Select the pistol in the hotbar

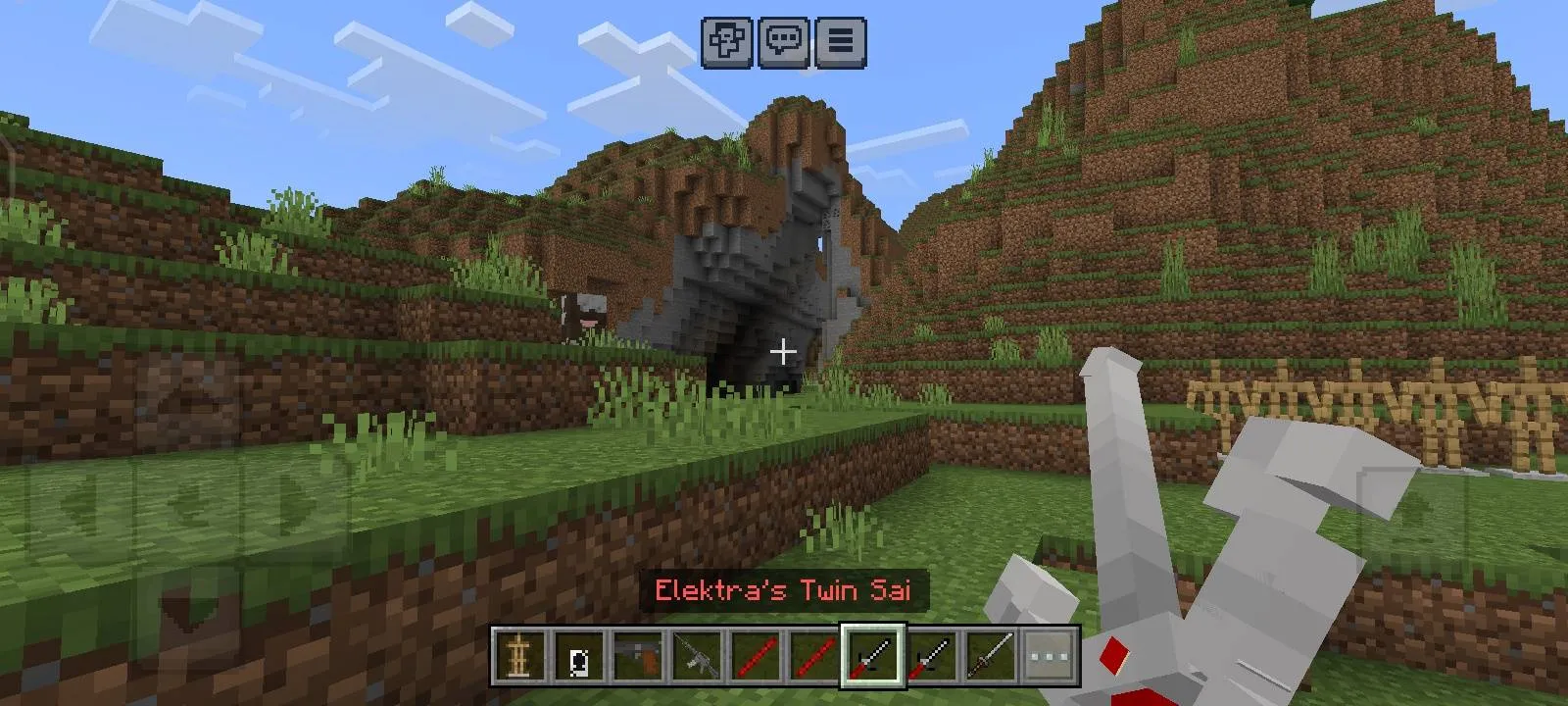click(637, 654)
